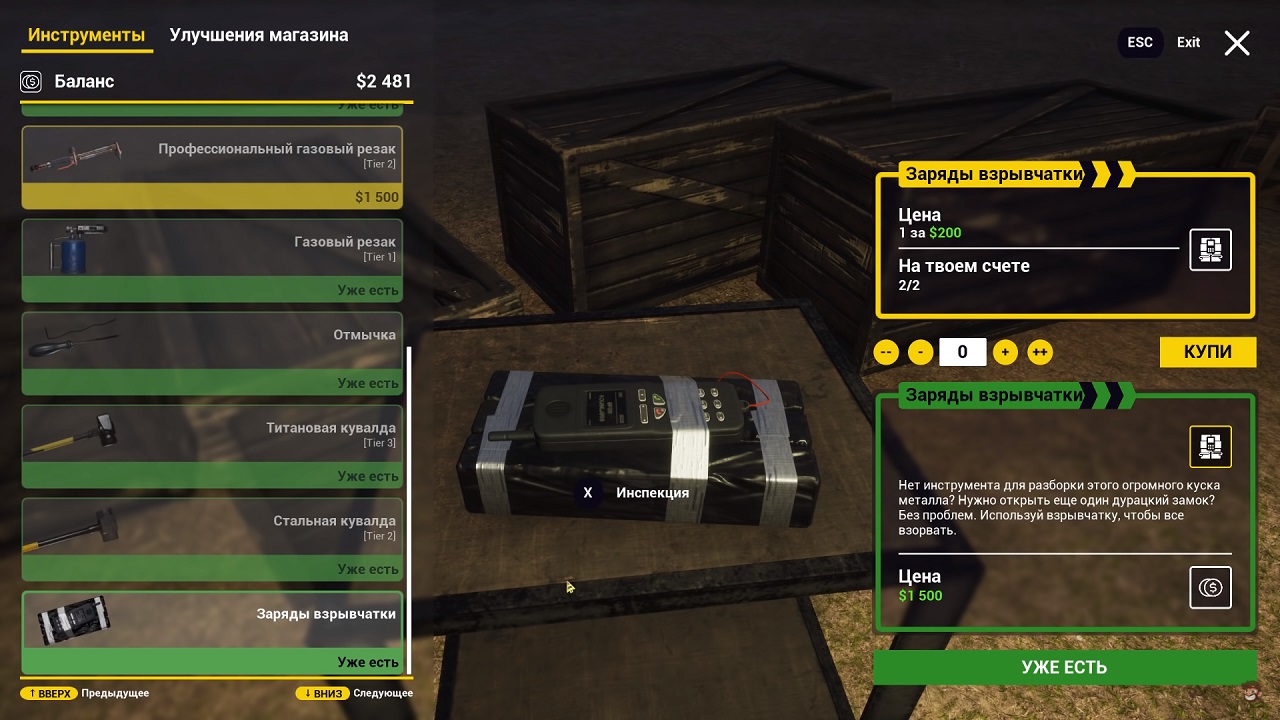Viewport: 1280px width, 720px height.
Task: Choose Заряды взрывчатки in the tool list
Action: (x=212, y=632)
